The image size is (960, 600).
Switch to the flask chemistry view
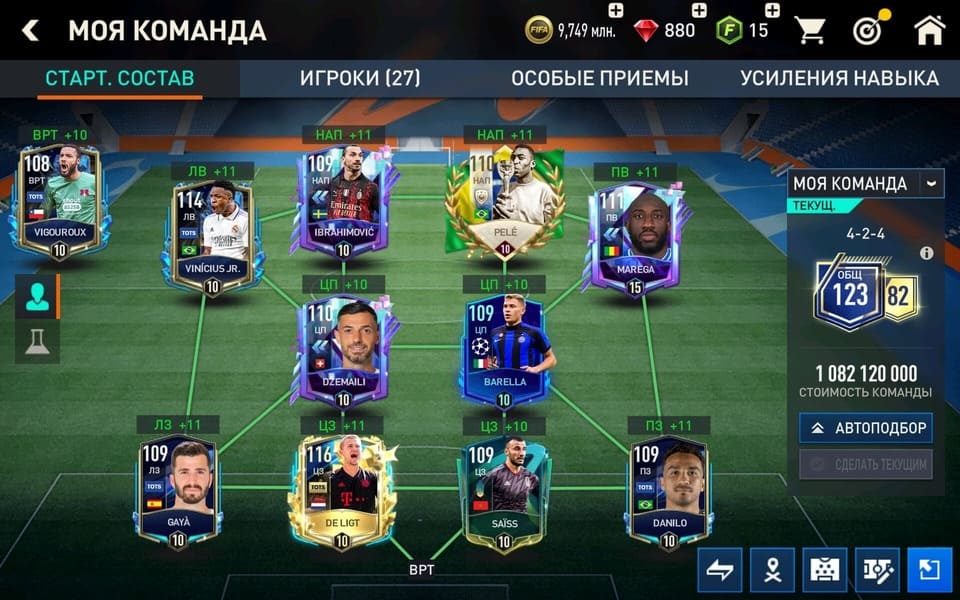click(x=37, y=342)
